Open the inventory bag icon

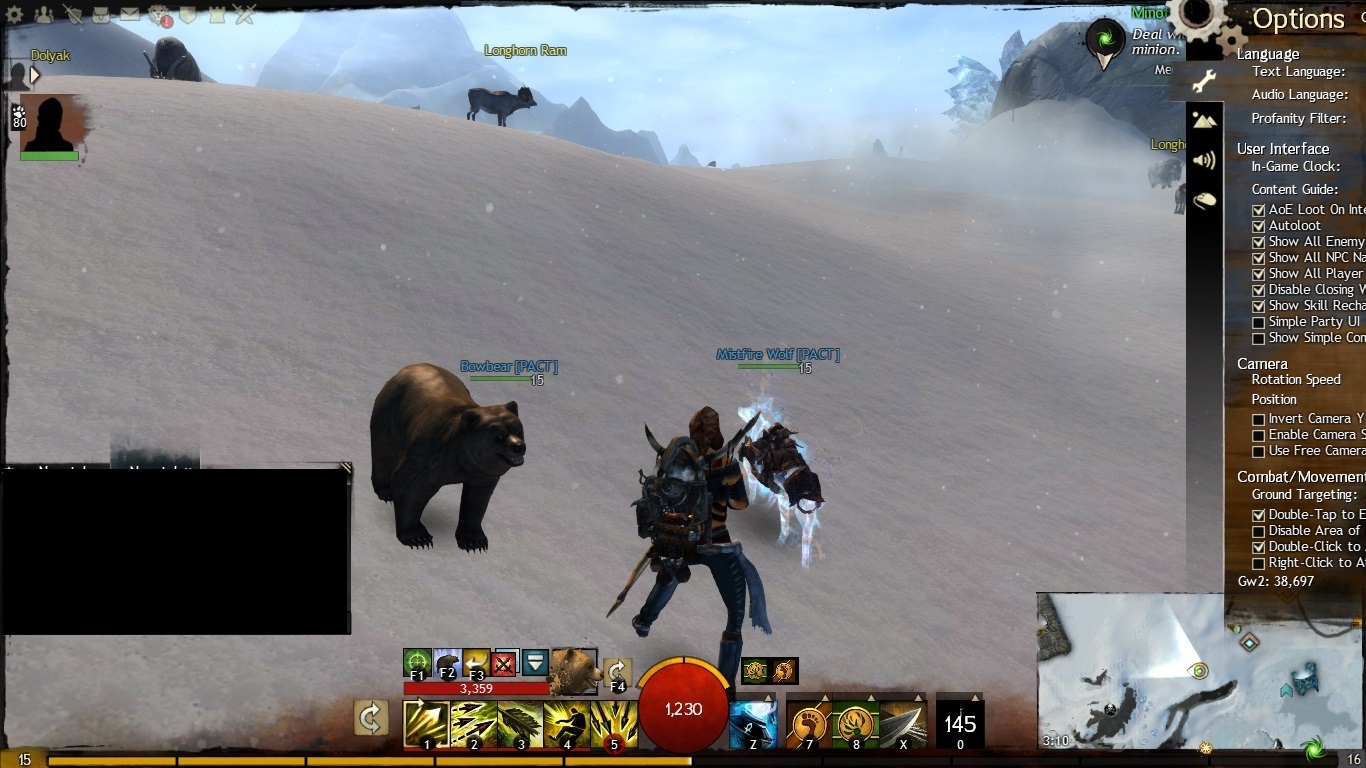pyautogui.click(x=102, y=15)
